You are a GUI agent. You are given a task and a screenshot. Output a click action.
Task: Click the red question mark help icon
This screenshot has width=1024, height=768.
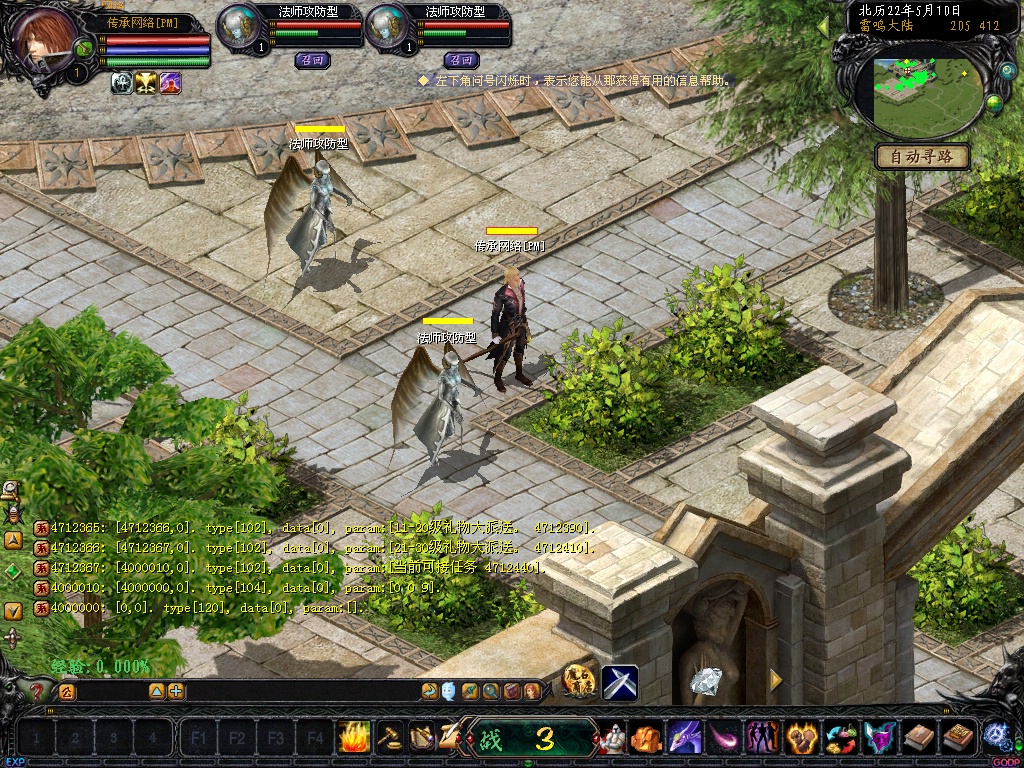[x=38, y=690]
